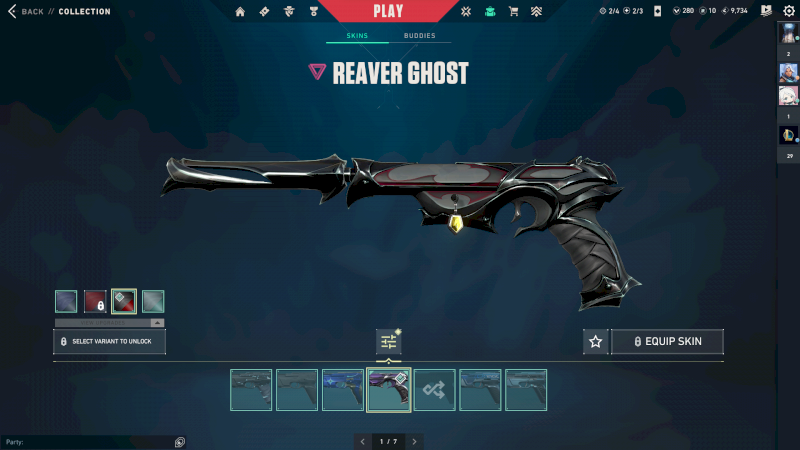Image resolution: width=800 pixels, height=450 pixels.
Task: Equip the Reaver Ghost skin
Action: coord(667,342)
